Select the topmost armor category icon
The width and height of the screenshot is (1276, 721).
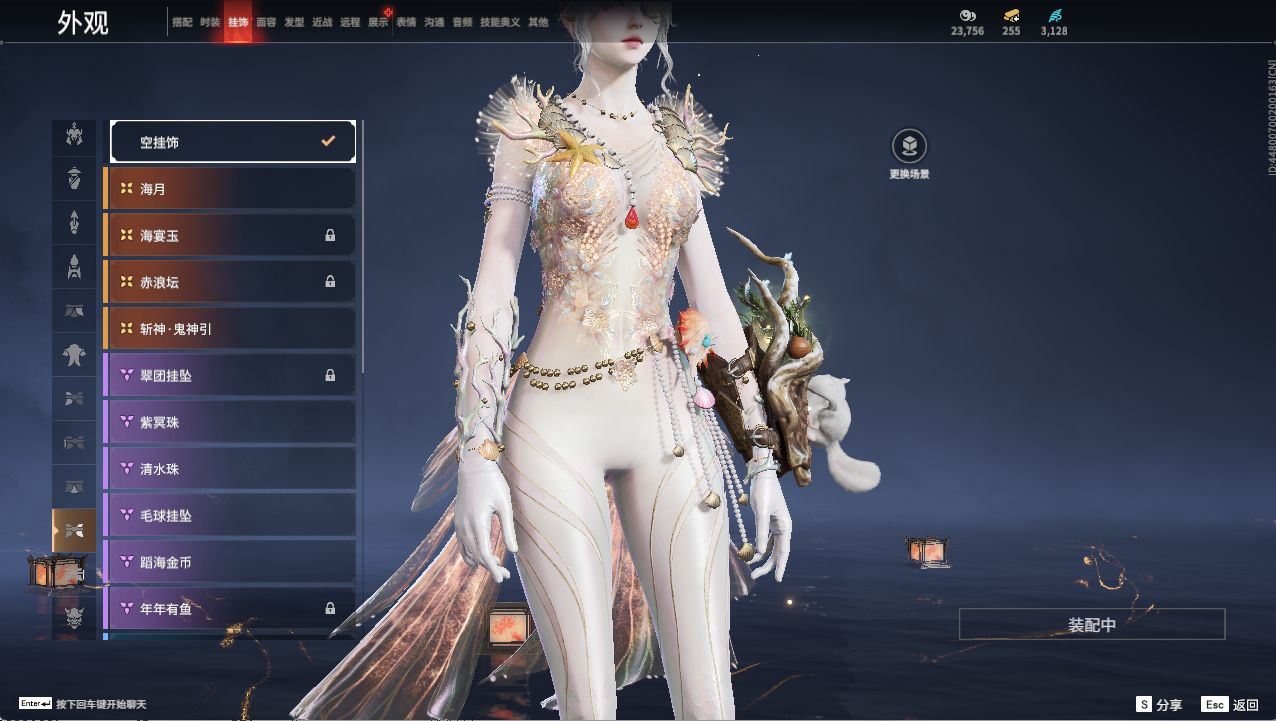click(74, 134)
